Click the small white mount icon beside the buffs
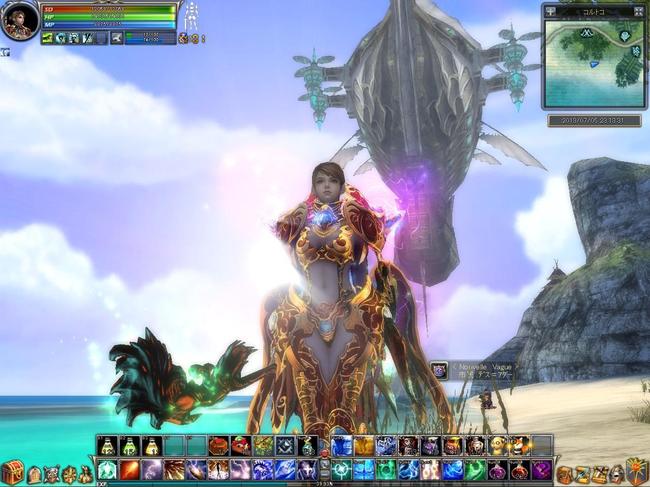Viewport: 650px width, 487px height. click(x=118, y=38)
